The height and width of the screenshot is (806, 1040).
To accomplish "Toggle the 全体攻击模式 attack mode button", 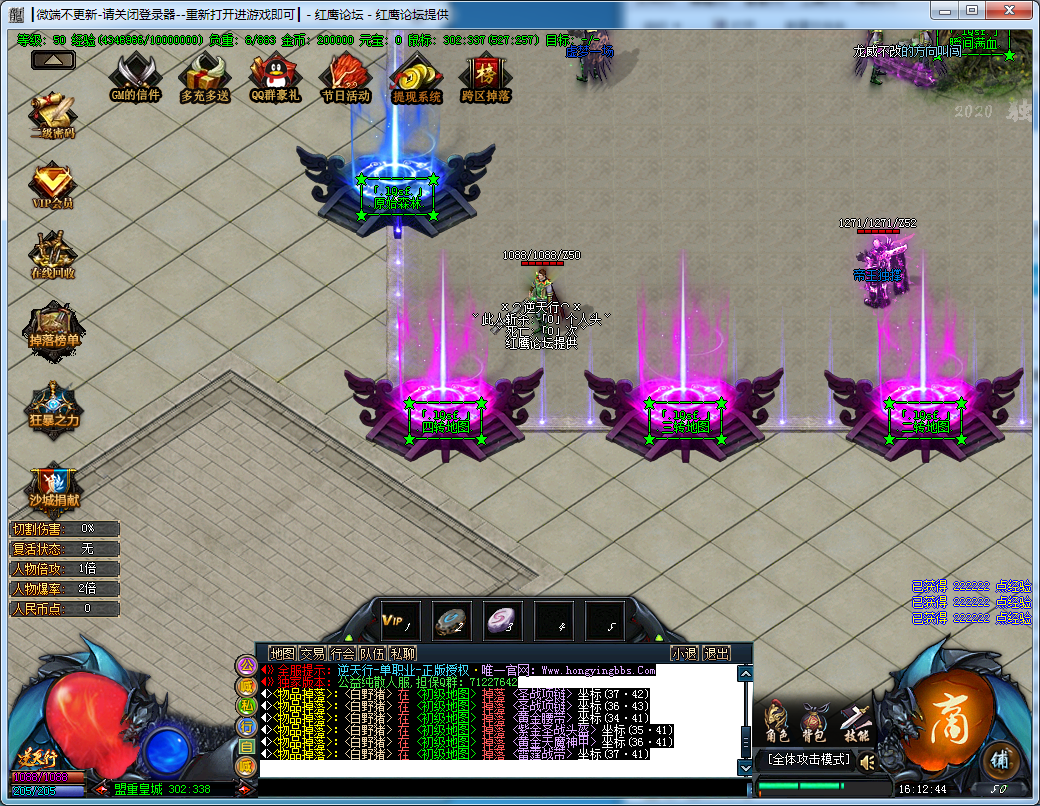I will tap(808, 760).
